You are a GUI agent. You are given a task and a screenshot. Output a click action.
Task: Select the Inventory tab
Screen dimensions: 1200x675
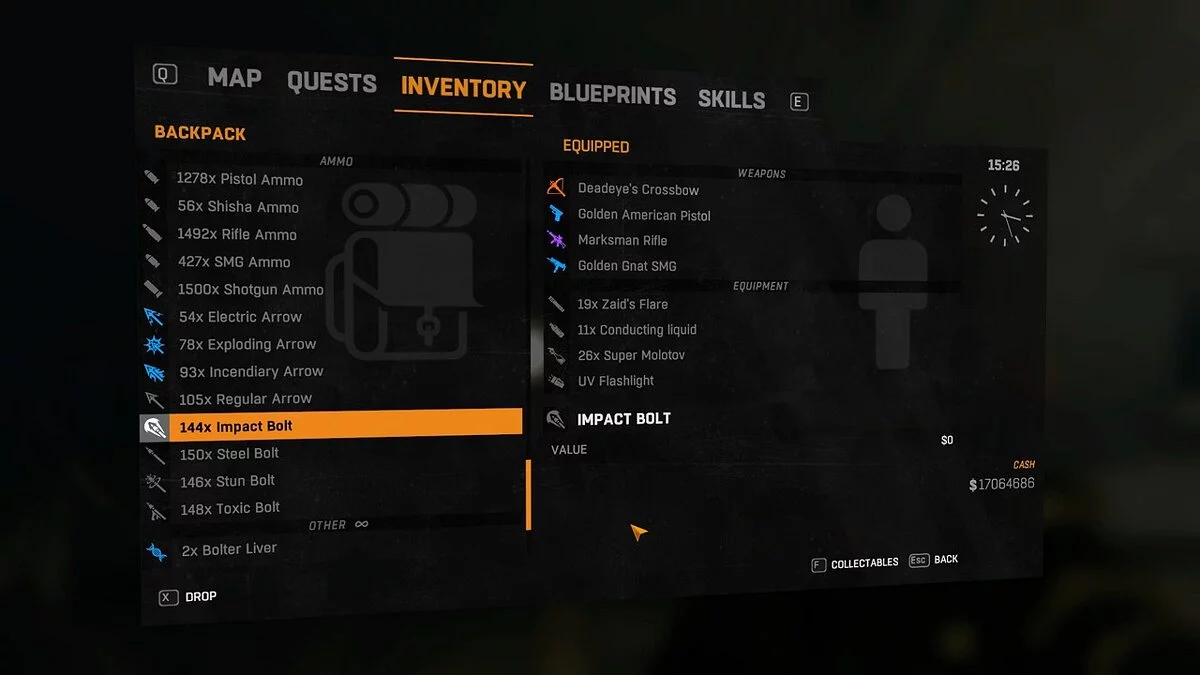(x=463, y=88)
